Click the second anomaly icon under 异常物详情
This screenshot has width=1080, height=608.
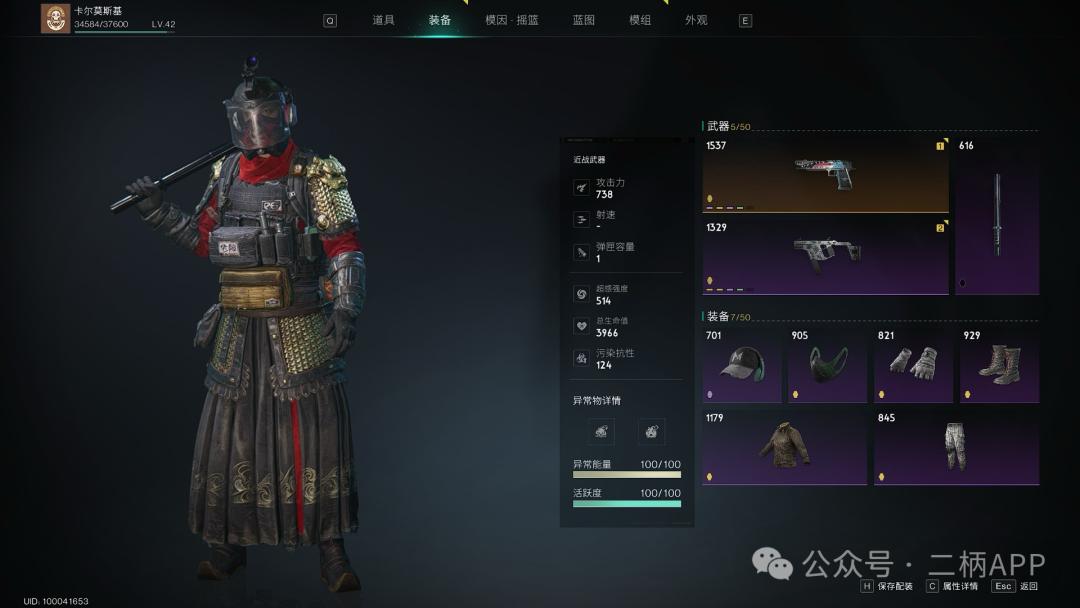(x=651, y=431)
